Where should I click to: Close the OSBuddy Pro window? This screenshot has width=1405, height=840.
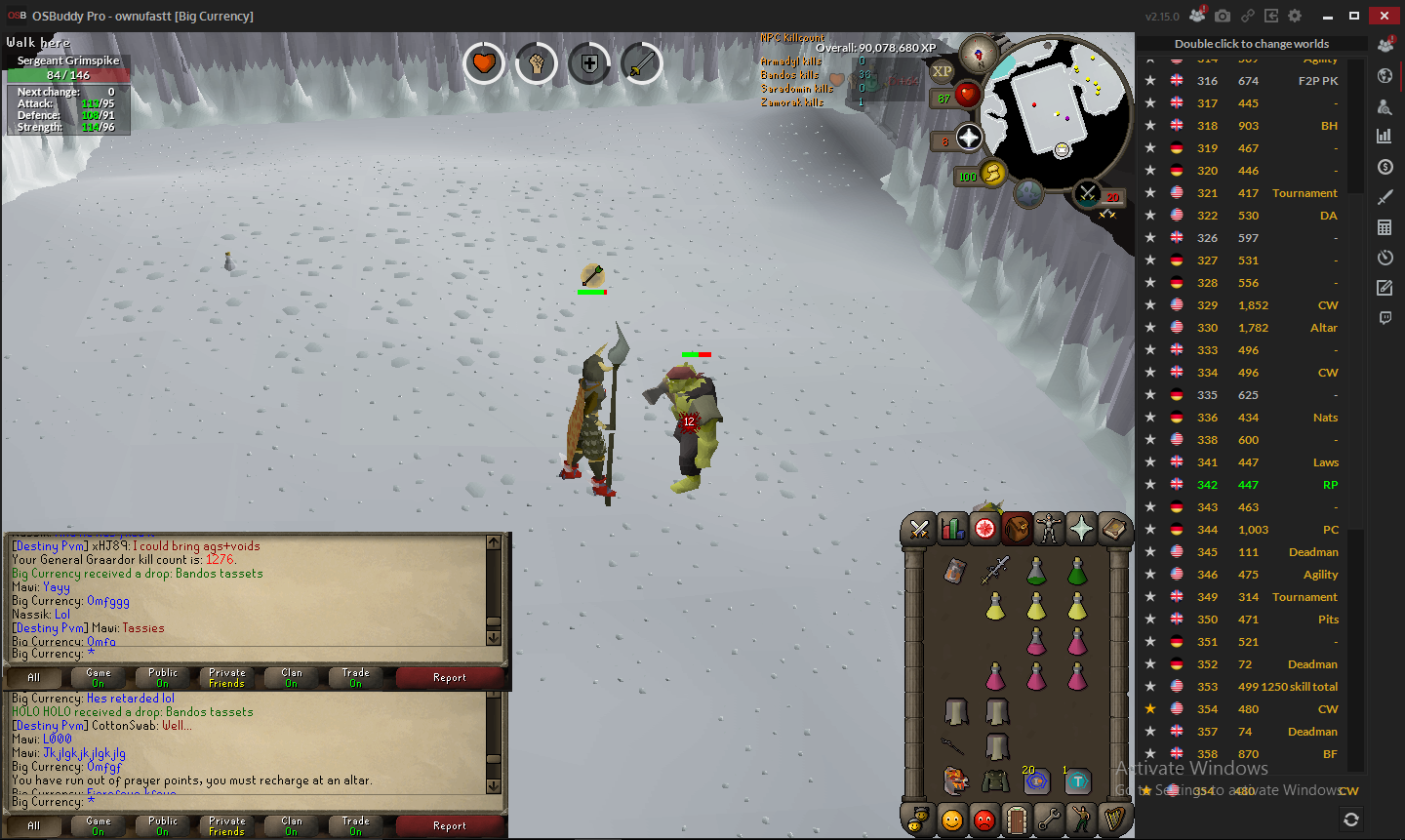[1384, 16]
